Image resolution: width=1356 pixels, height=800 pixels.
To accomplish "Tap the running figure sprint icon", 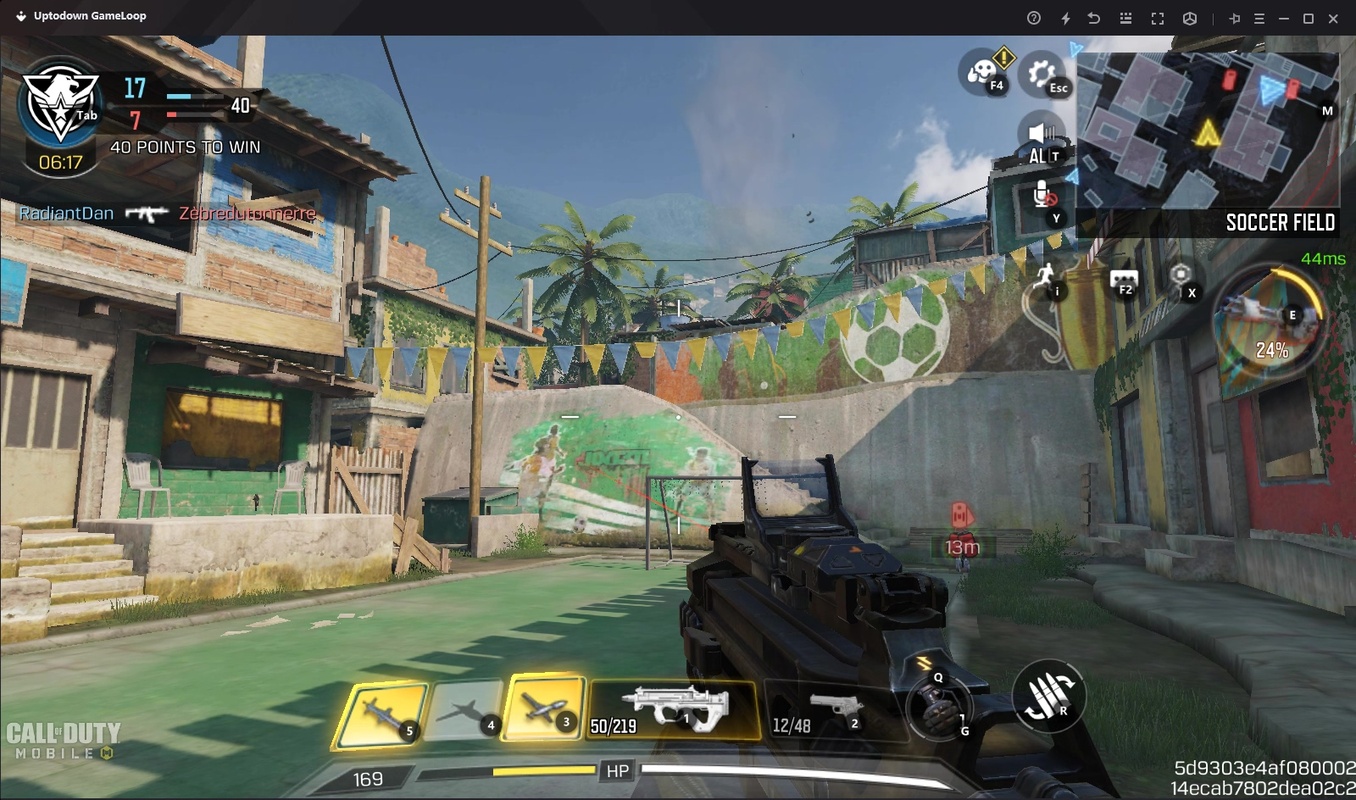I will (x=1047, y=275).
